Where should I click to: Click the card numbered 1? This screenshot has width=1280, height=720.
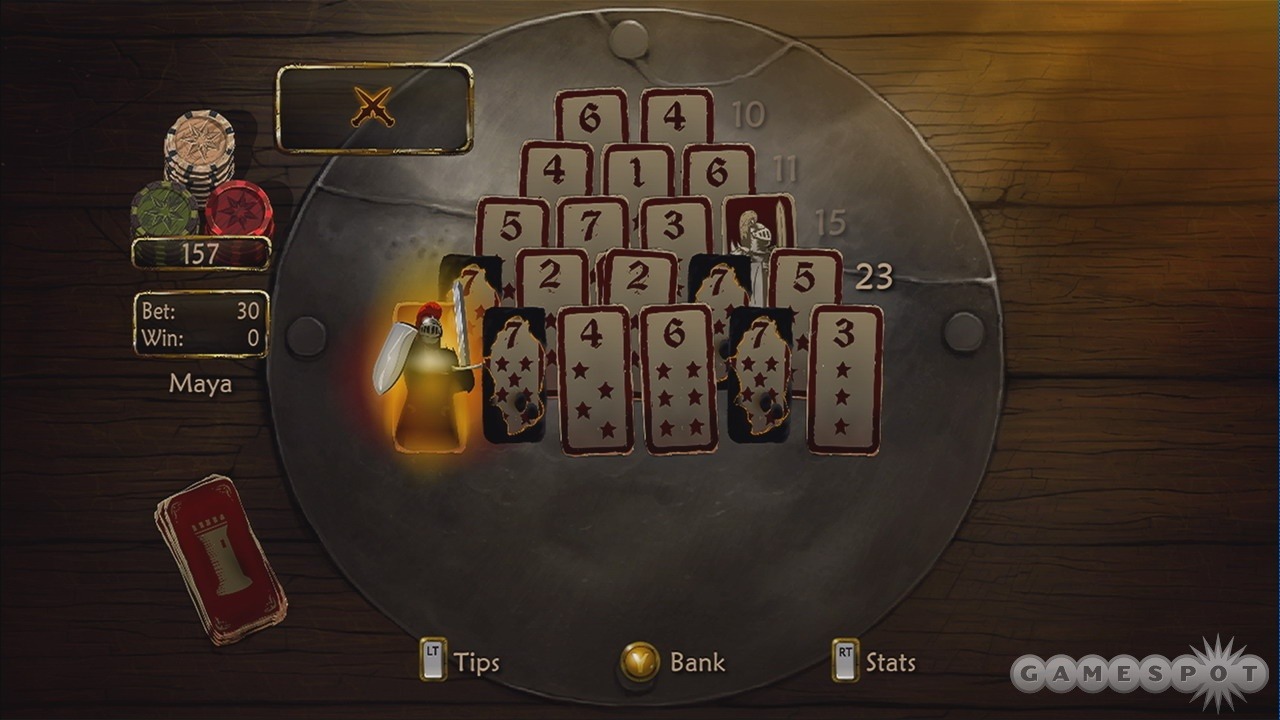pyautogui.click(x=638, y=172)
